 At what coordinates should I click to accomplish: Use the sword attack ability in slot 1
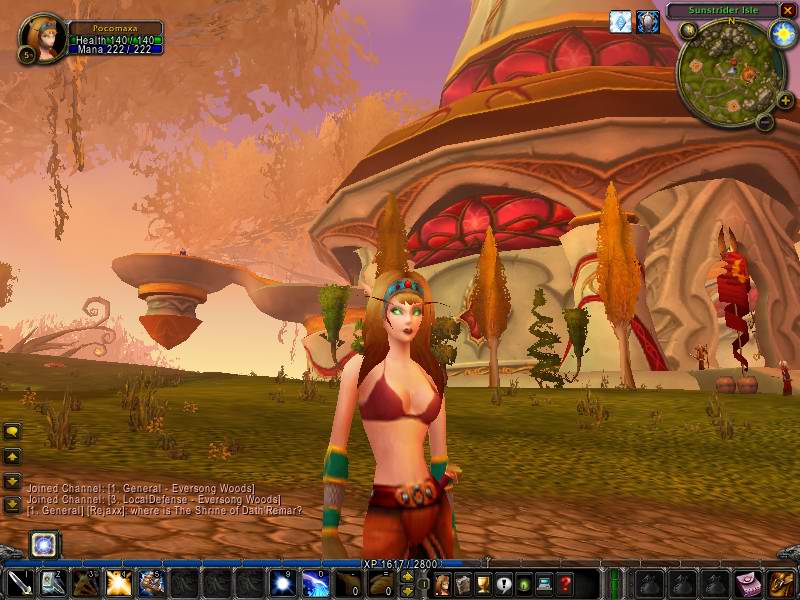[x=20, y=583]
